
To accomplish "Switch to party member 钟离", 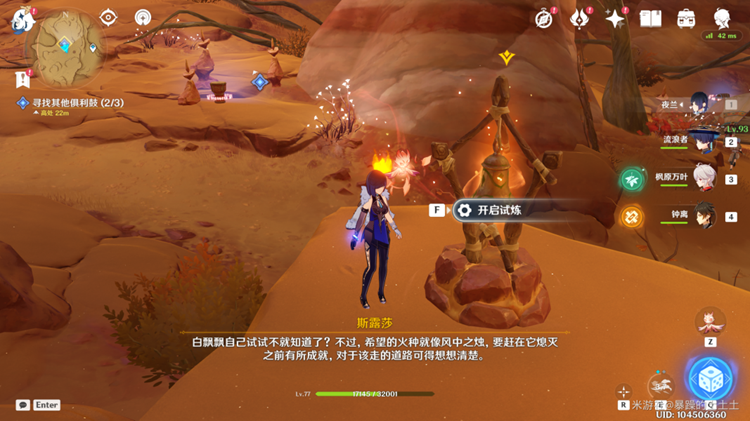I will [x=704, y=216].
